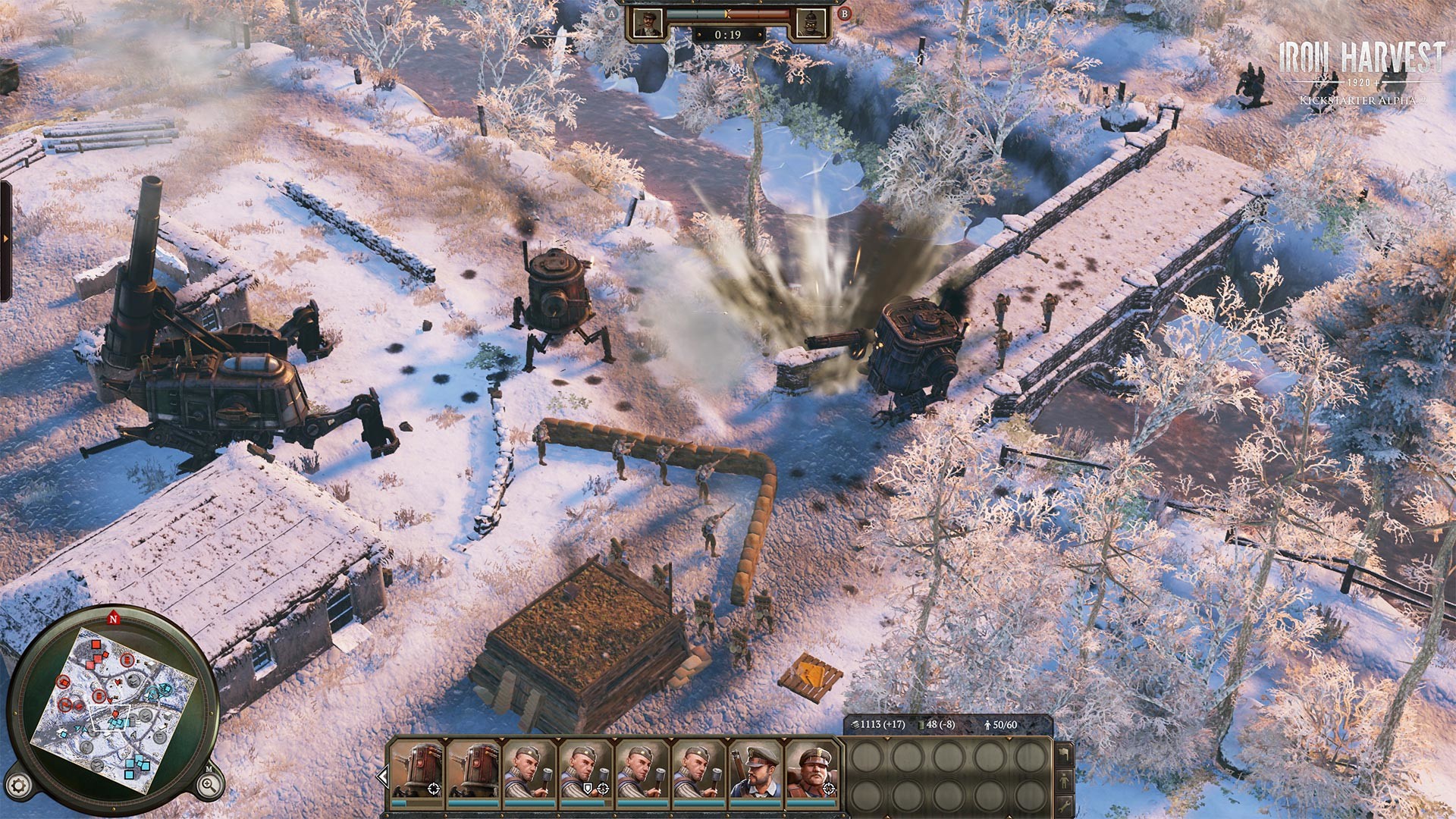Collapse the unit bar with the left arrow chevron
This screenshot has width=1456, height=819.
(384, 775)
